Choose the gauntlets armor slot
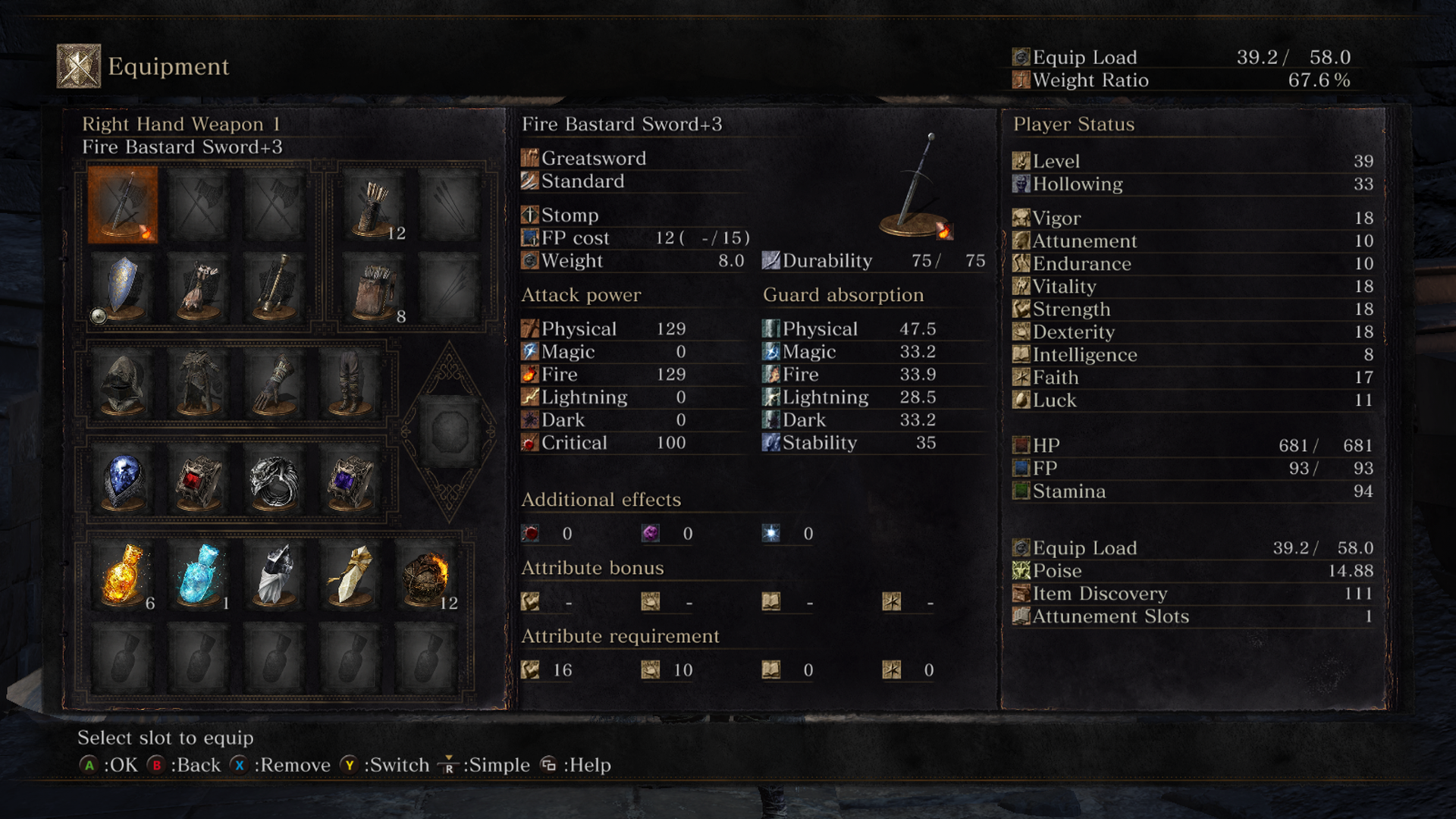Image resolution: width=1456 pixels, height=819 pixels. click(275, 383)
